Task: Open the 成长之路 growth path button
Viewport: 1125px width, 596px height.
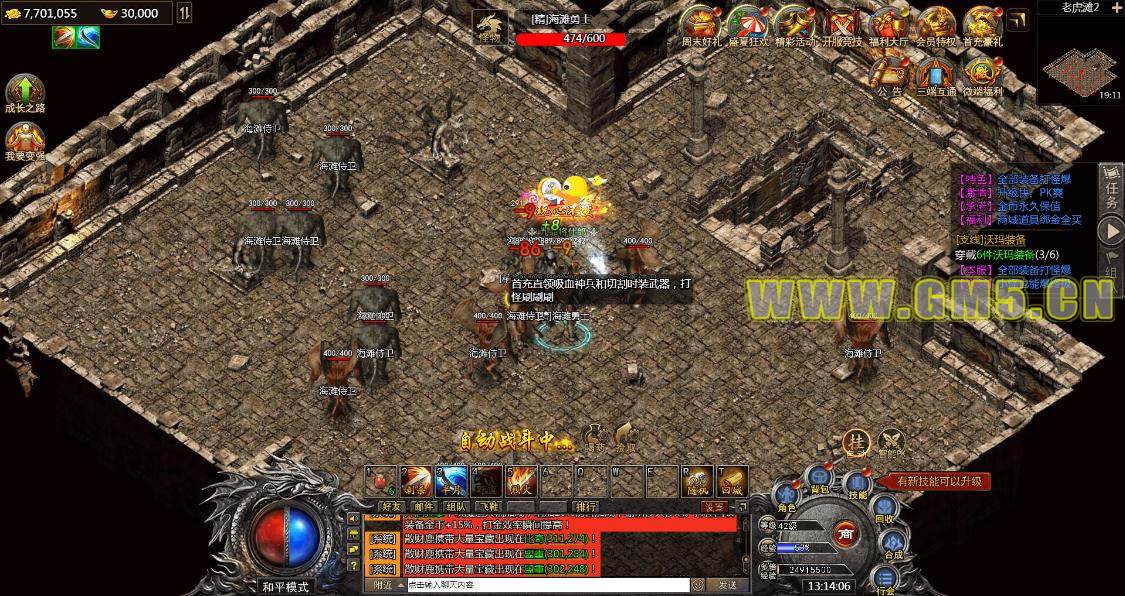Action: [x=24, y=92]
